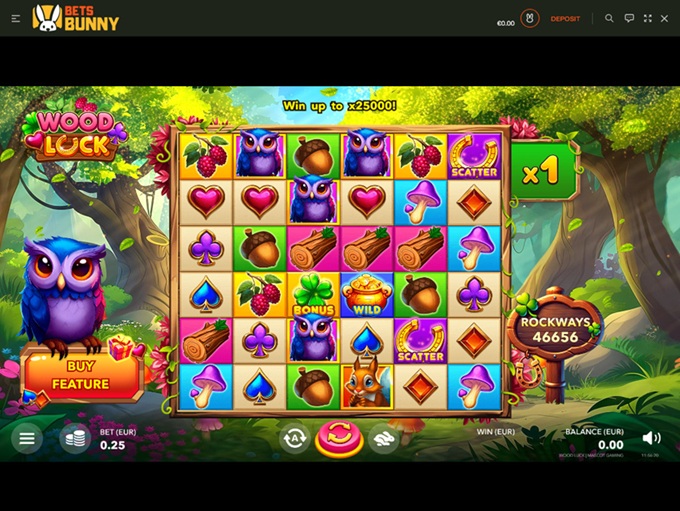Activate the autoplay button
Image resolution: width=680 pixels, height=511 pixels.
[294, 438]
